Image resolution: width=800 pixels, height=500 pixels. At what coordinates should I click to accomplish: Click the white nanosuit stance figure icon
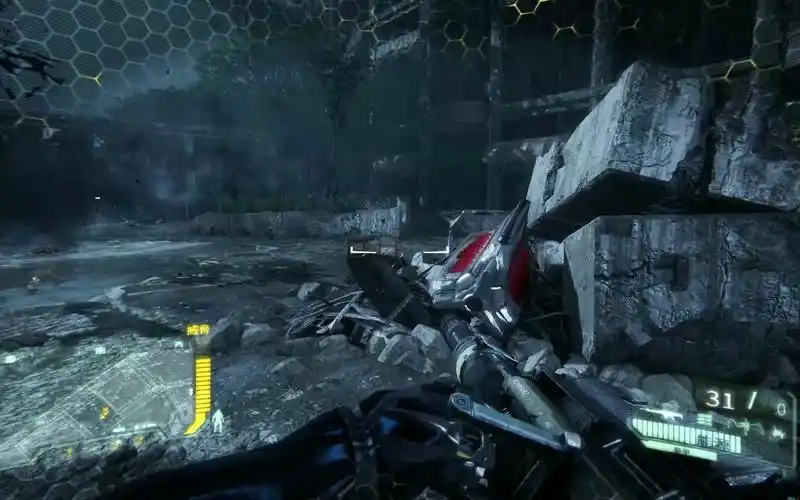pos(217,419)
